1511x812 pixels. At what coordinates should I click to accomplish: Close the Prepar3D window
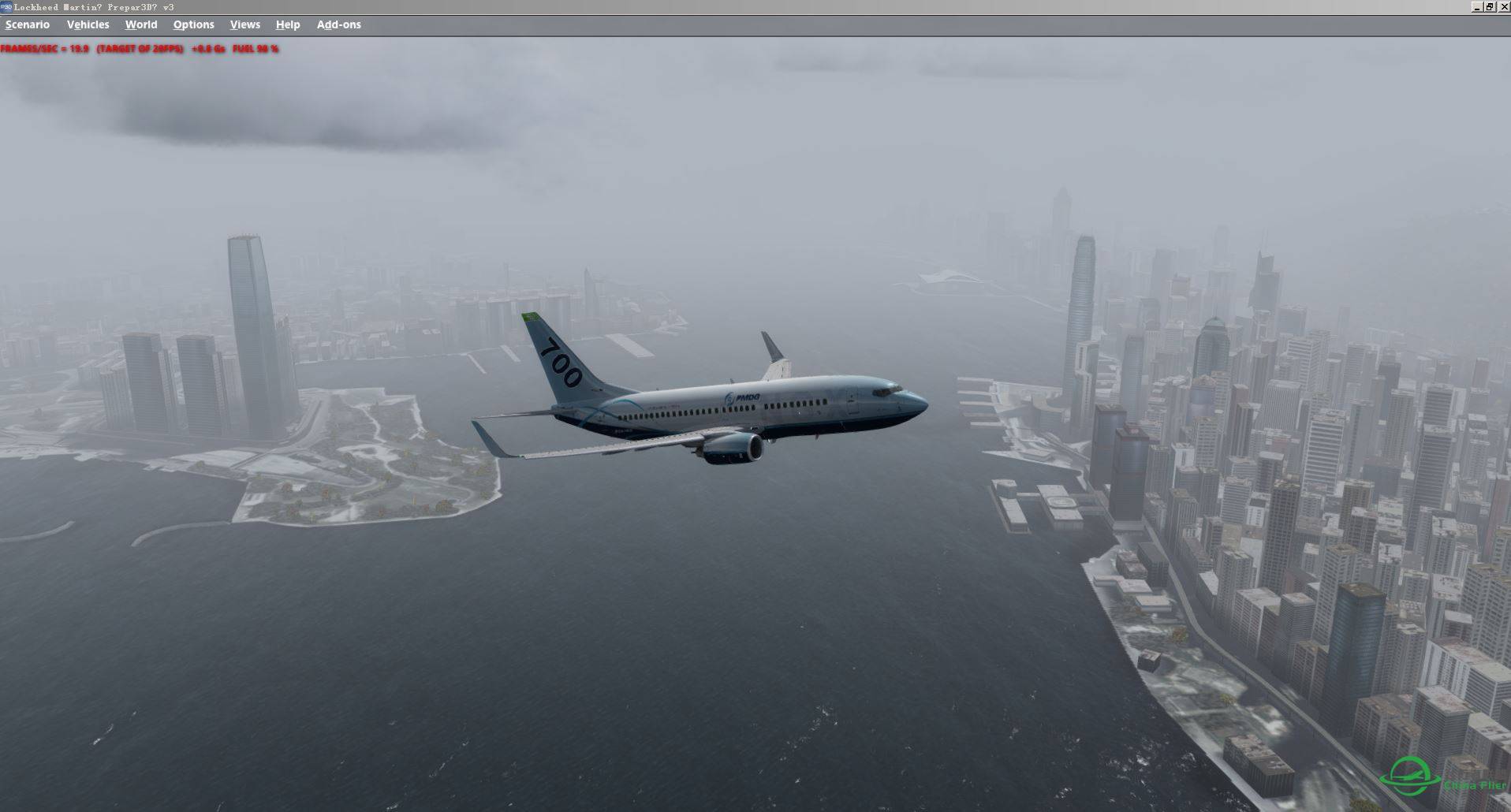1503,6
